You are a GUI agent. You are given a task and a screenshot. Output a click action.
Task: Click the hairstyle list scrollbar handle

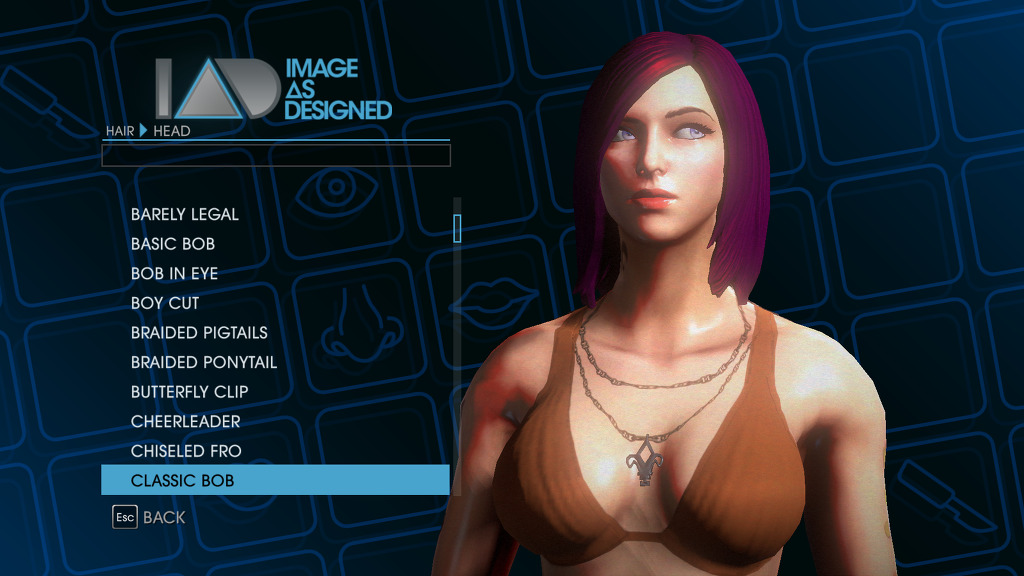coord(457,228)
